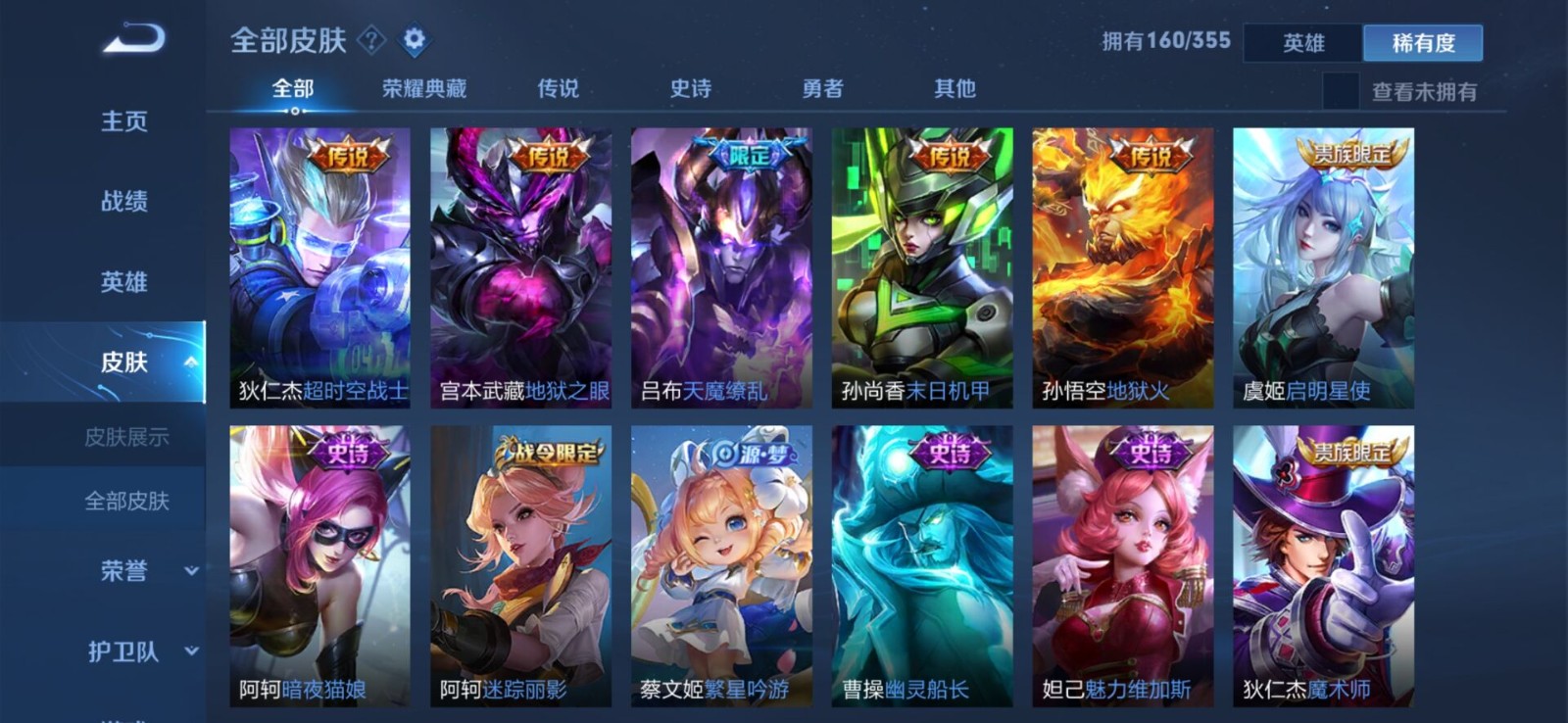Collapse the 皮肤 submenu with its arrow
This screenshot has height=723, width=1568.
click(x=192, y=361)
